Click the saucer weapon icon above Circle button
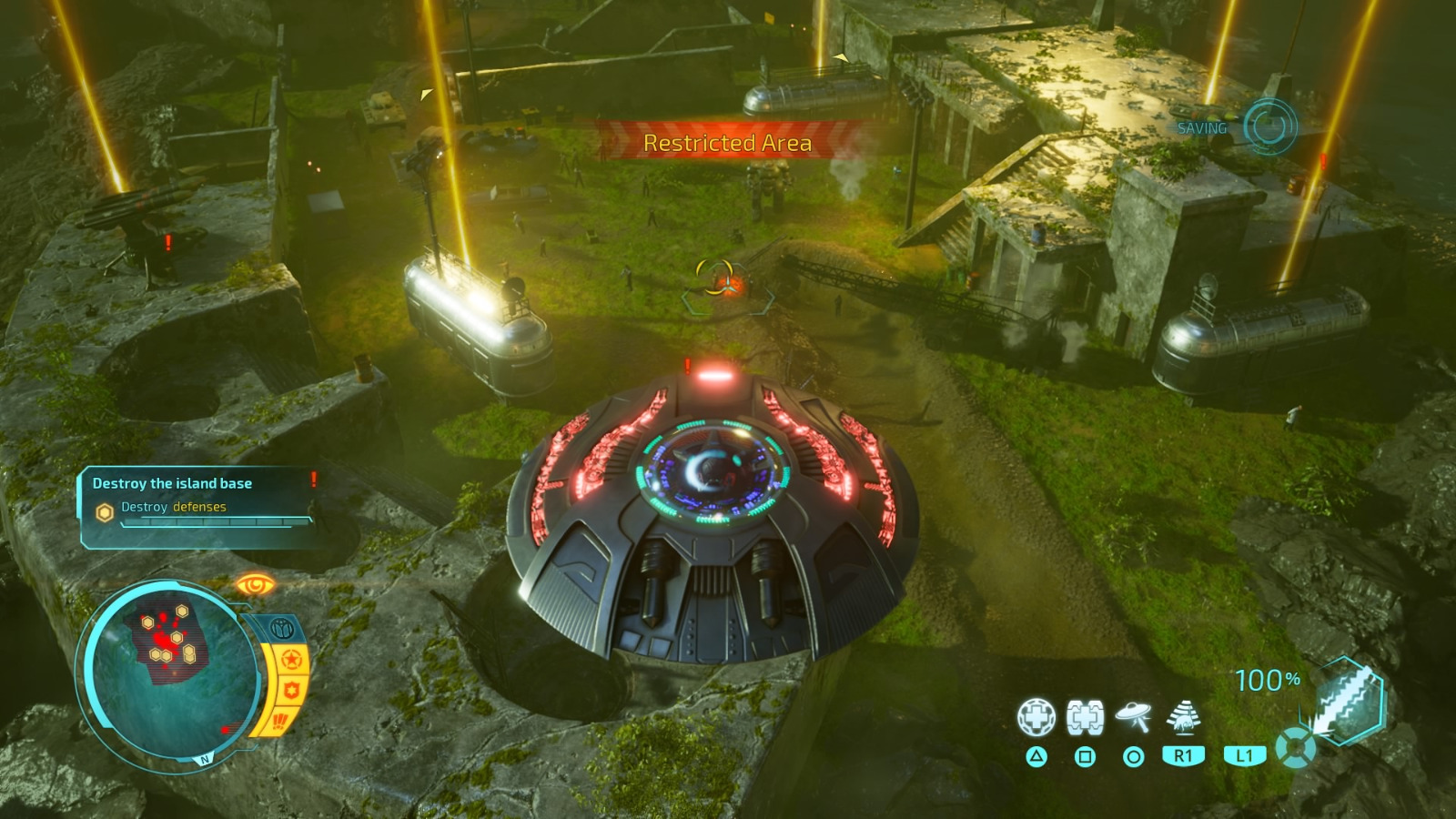 pos(1131,714)
